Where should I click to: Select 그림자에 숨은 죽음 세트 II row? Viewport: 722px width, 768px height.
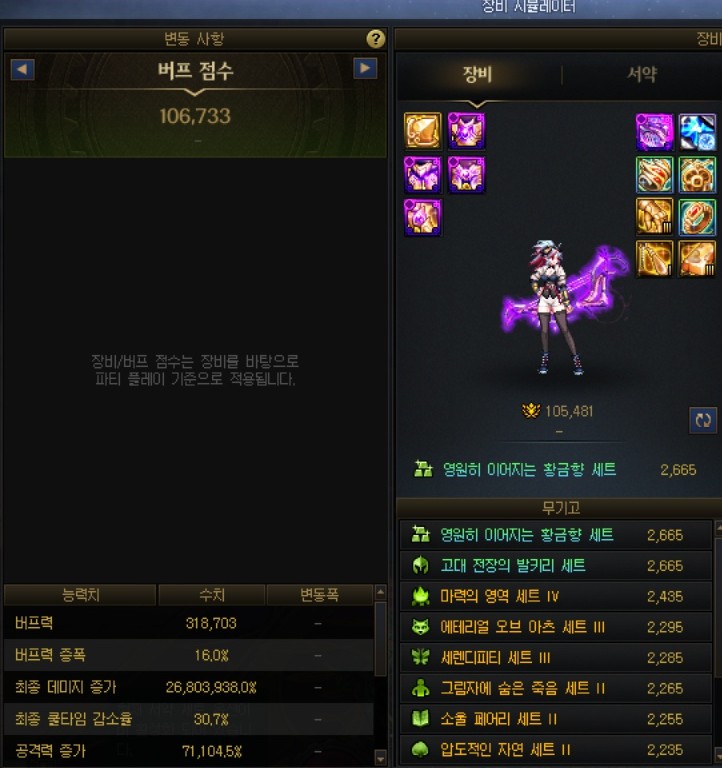point(555,689)
